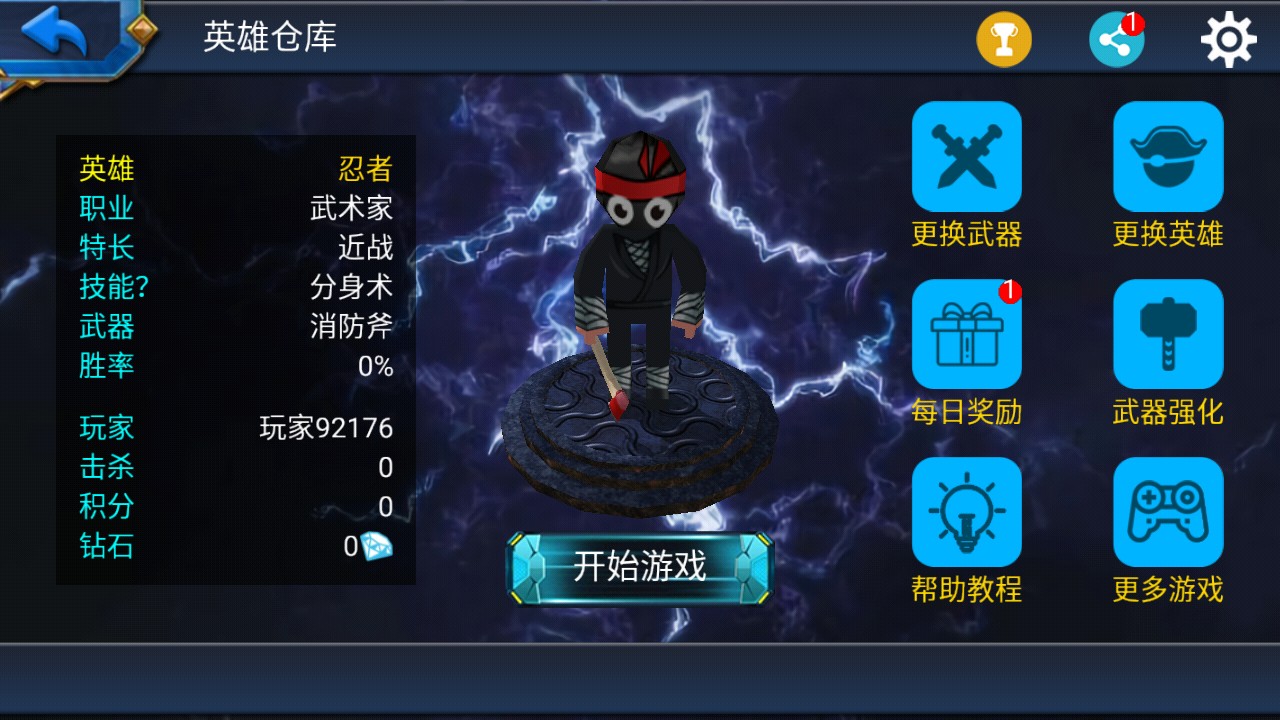Start the match with 开始游戏
The width and height of the screenshot is (1280, 720).
point(640,567)
